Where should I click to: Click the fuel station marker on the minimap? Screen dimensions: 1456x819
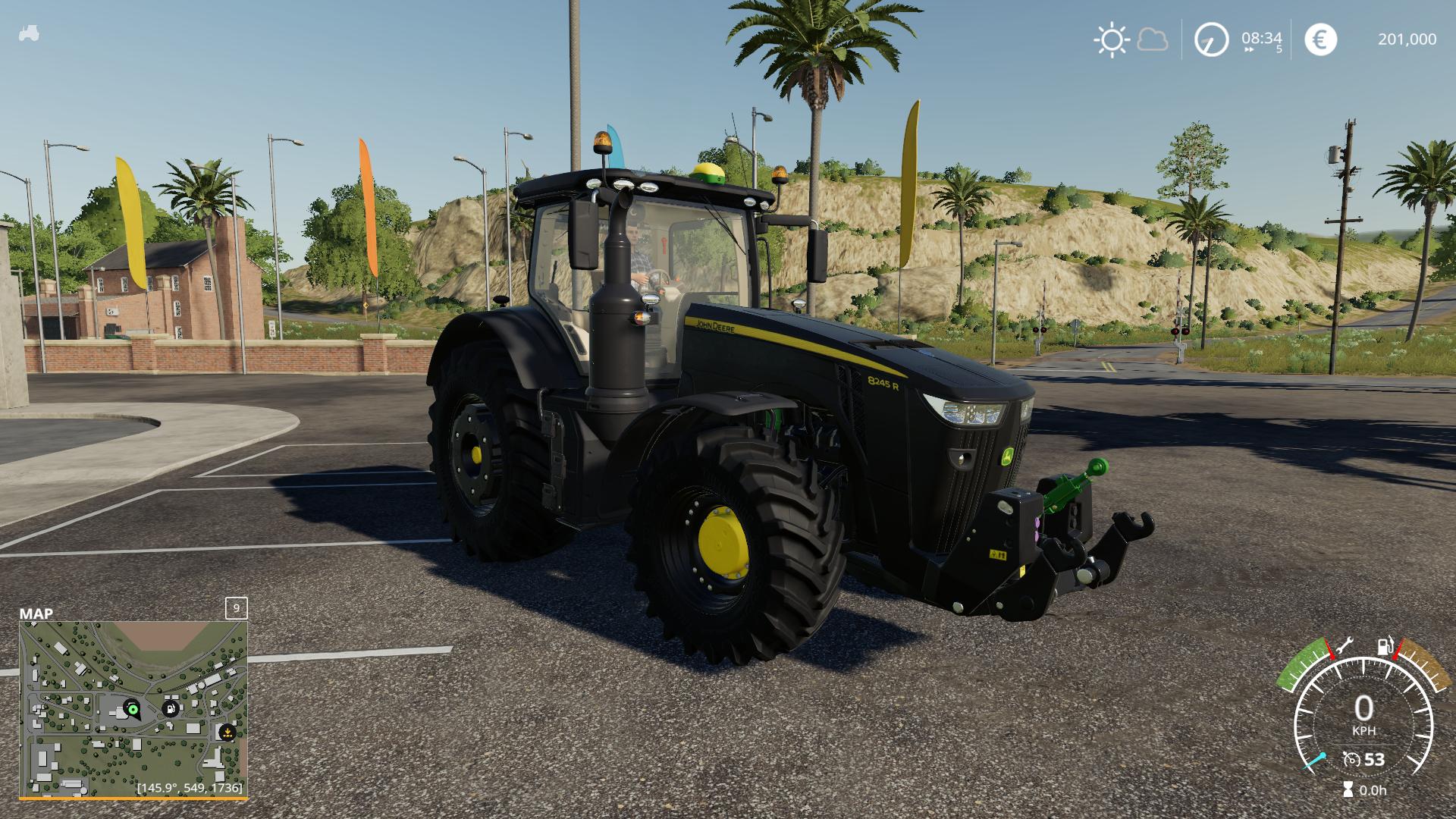pyautogui.click(x=171, y=710)
